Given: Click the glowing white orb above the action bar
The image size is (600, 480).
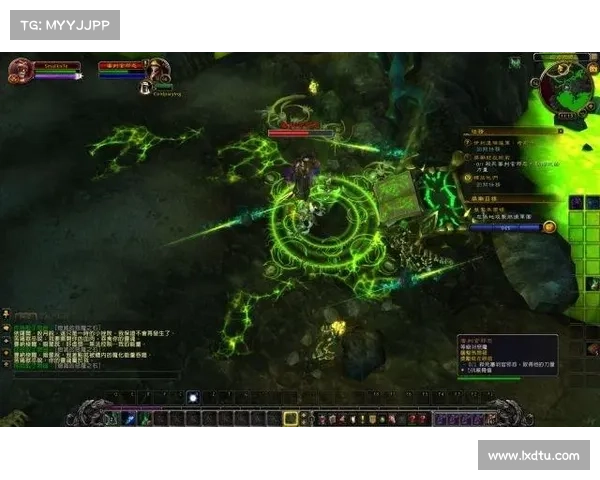Looking at the screenshot, I should [193, 397].
